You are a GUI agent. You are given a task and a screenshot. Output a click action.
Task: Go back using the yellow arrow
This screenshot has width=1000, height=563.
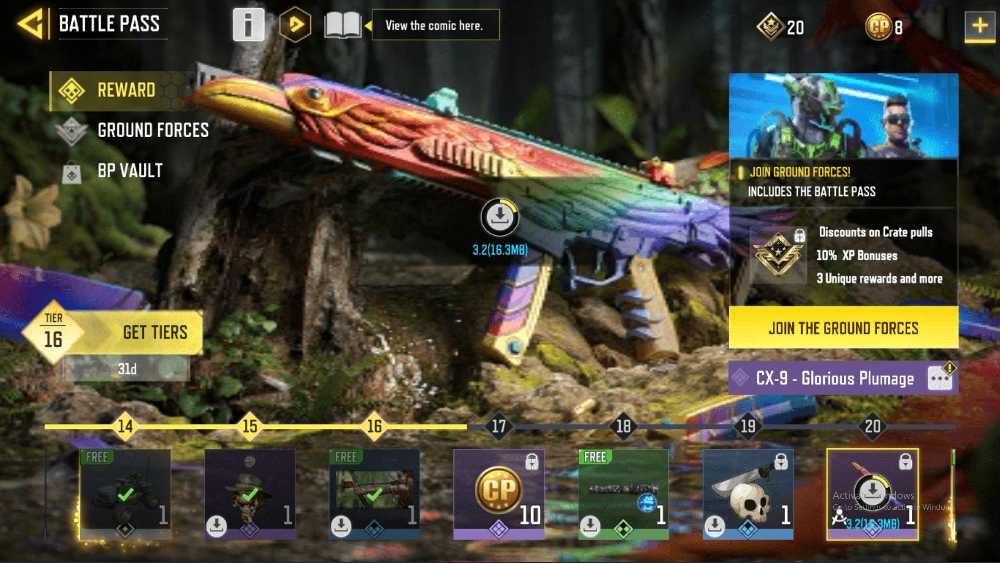[x=32, y=24]
